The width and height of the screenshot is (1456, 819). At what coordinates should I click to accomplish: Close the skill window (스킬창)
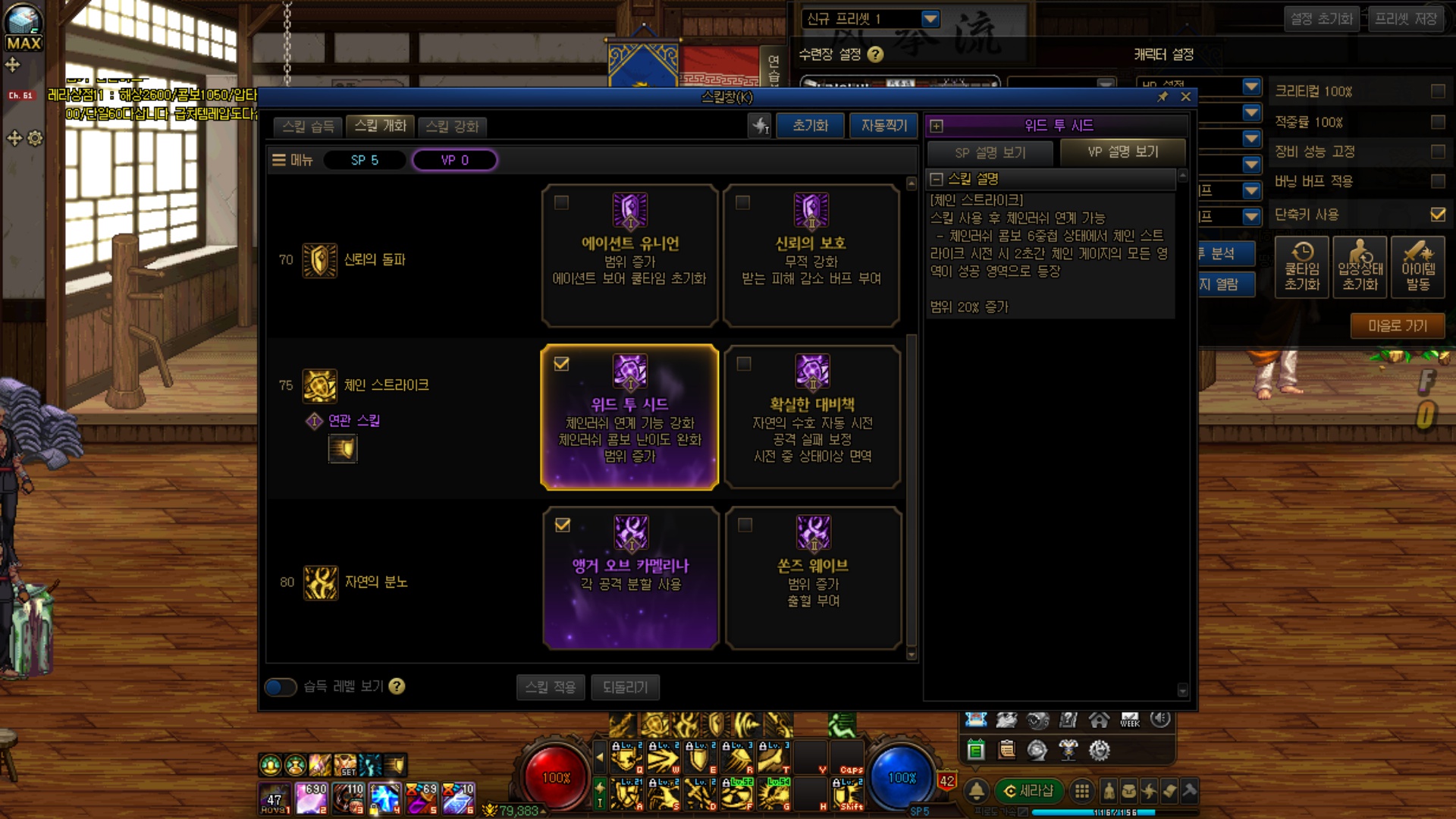coord(1186,97)
